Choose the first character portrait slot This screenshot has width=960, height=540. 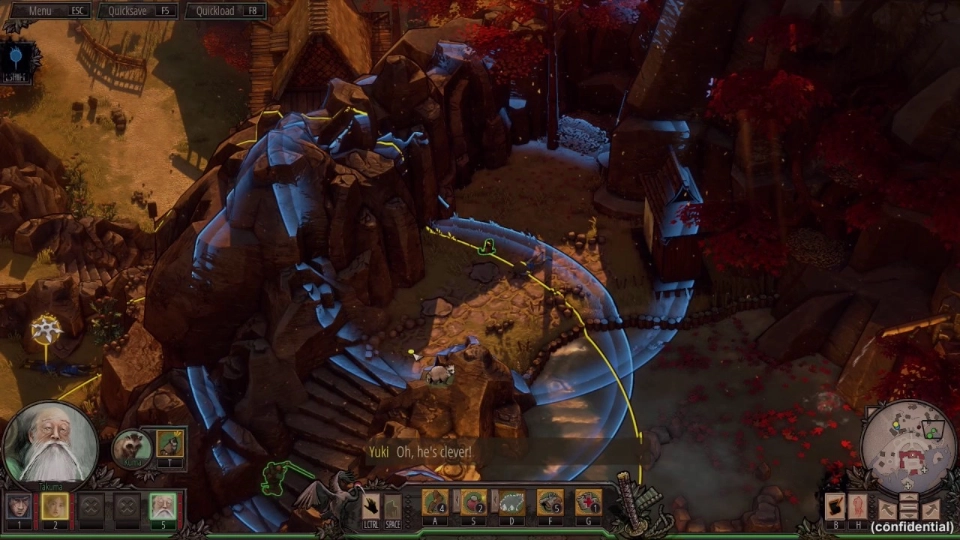click(x=19, y=506)
